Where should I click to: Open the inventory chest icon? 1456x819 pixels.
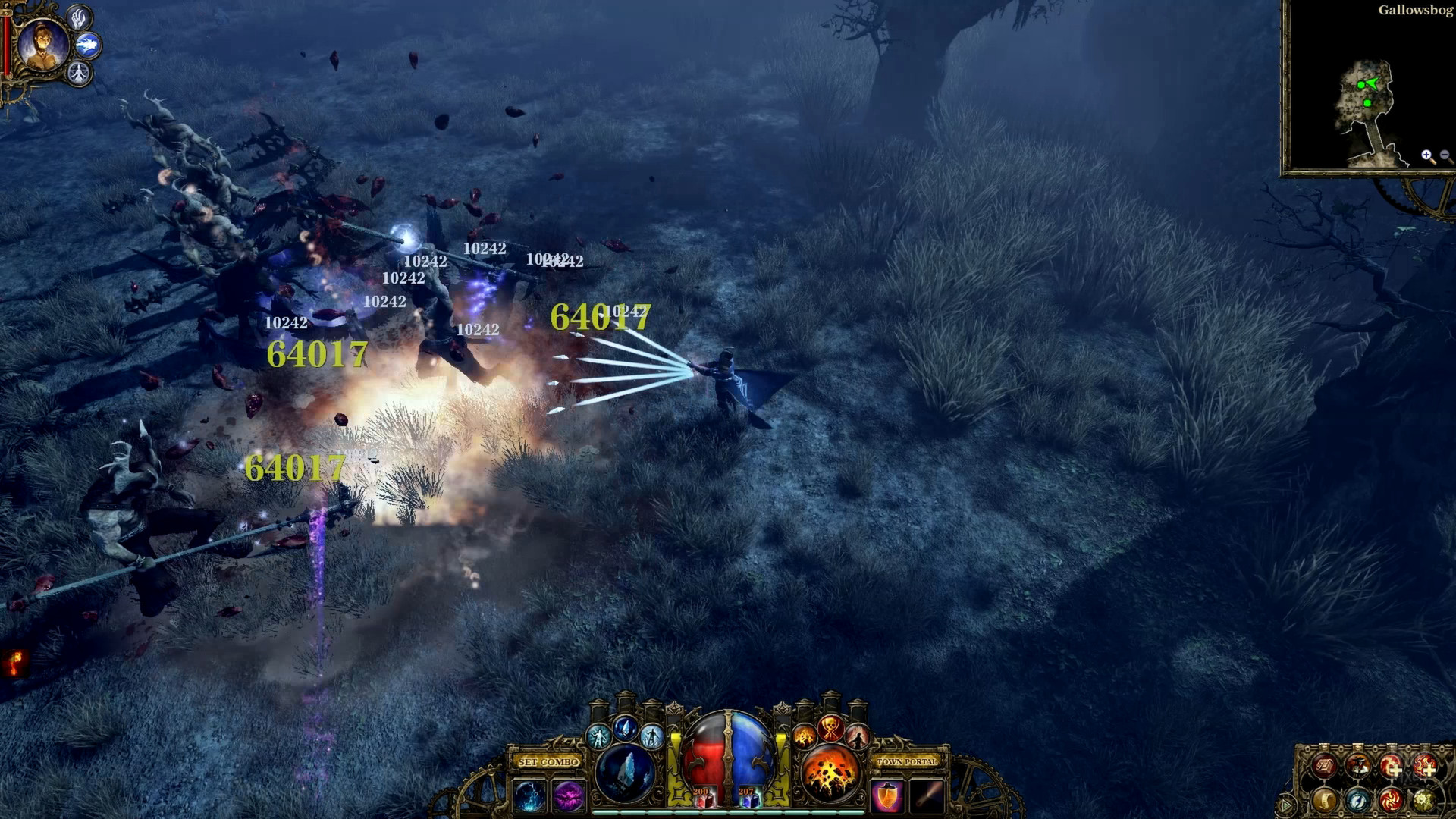click(x=1325, y=767)
